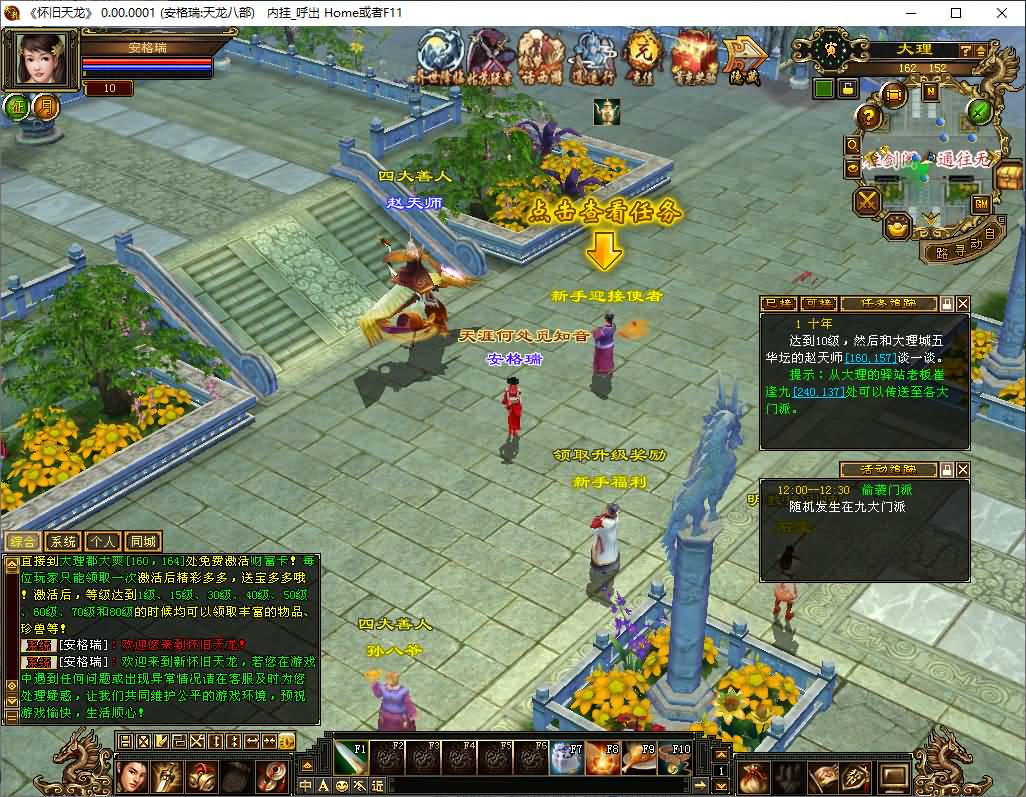This screenshot has height=797, width=1026.
Task: Show the 综合 chat tab
Action: (x=22, y=542)
